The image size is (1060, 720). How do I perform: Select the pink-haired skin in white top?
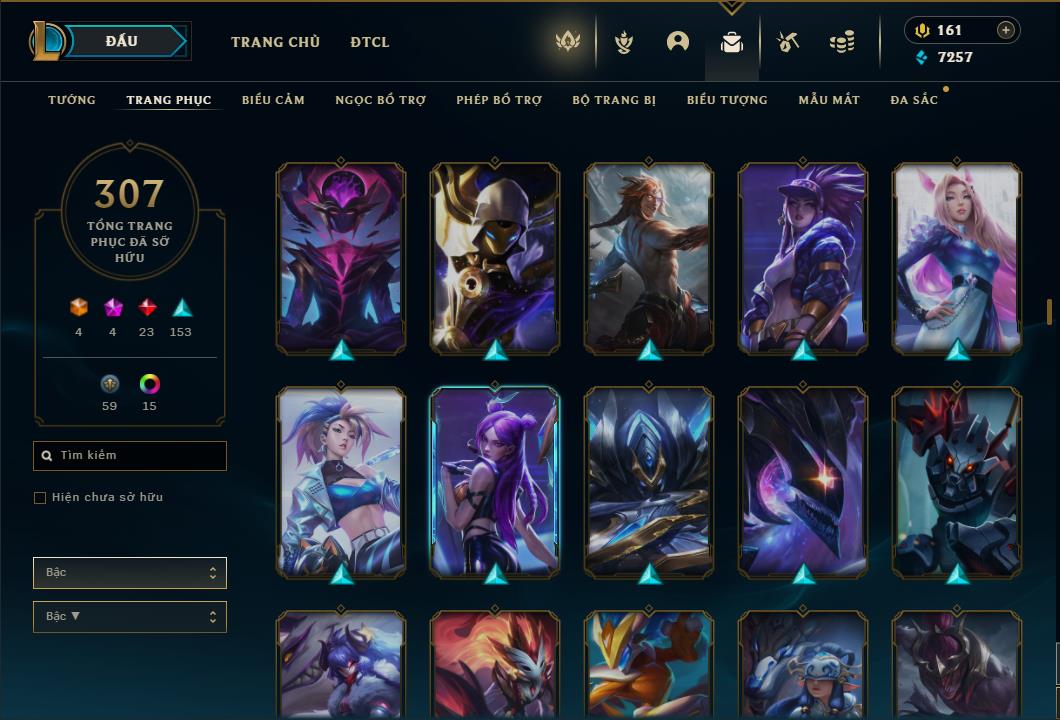click(x=957, y=258)
